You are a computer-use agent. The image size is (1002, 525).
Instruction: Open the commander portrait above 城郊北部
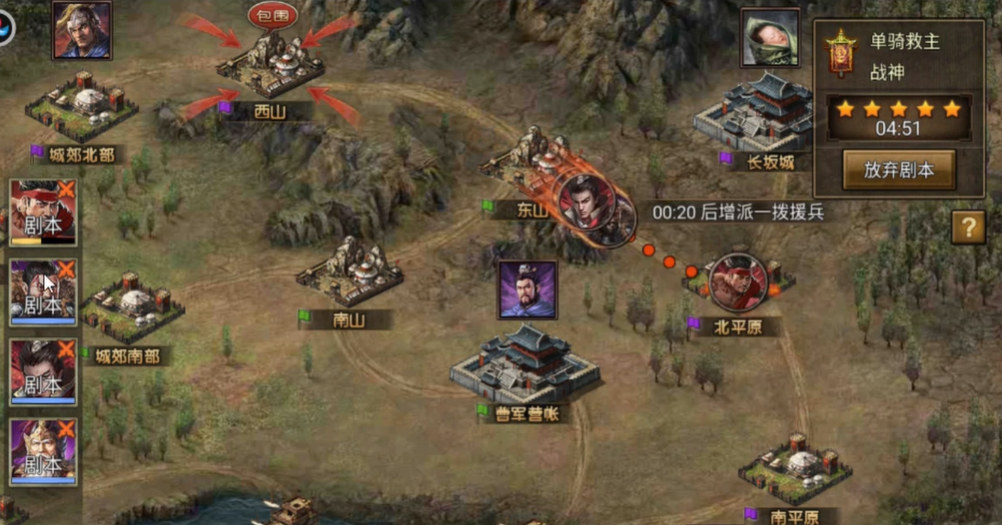click(x=82, y=30)
